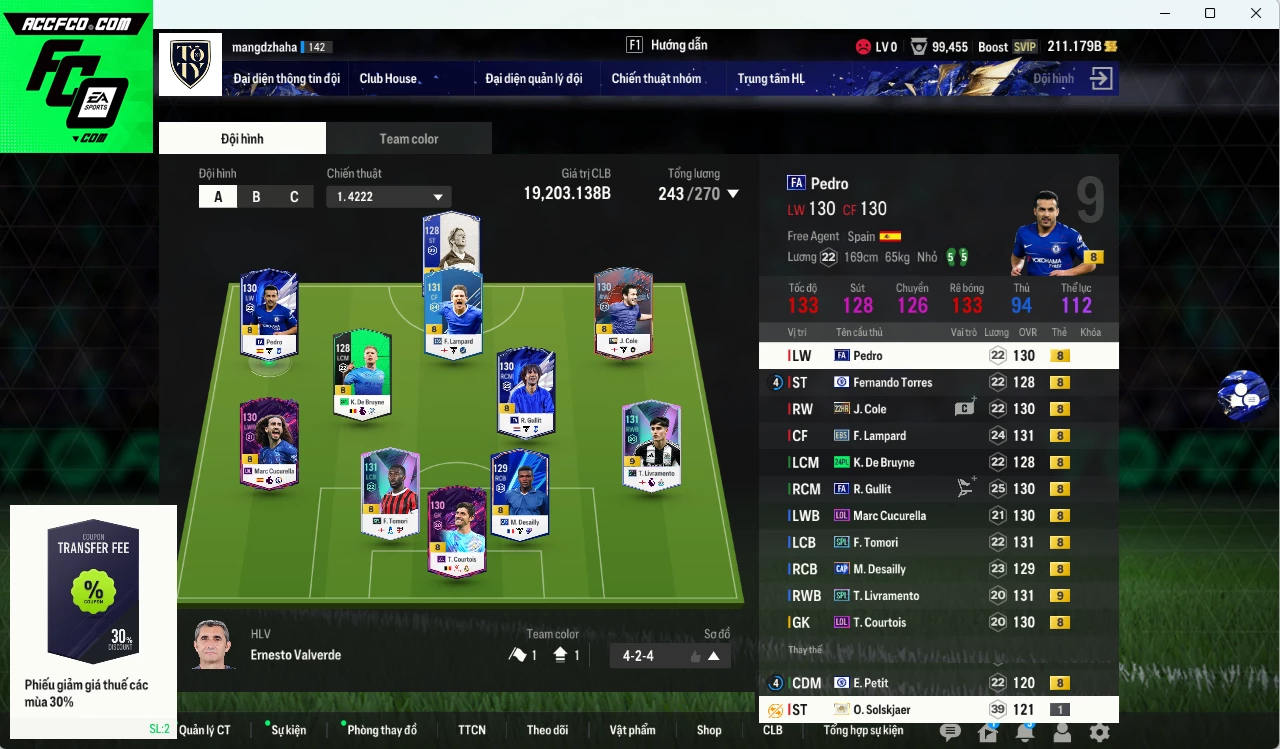Open the chat message icon
Viewport: 1280px width, 749px height.
click(x=950, y=733)
